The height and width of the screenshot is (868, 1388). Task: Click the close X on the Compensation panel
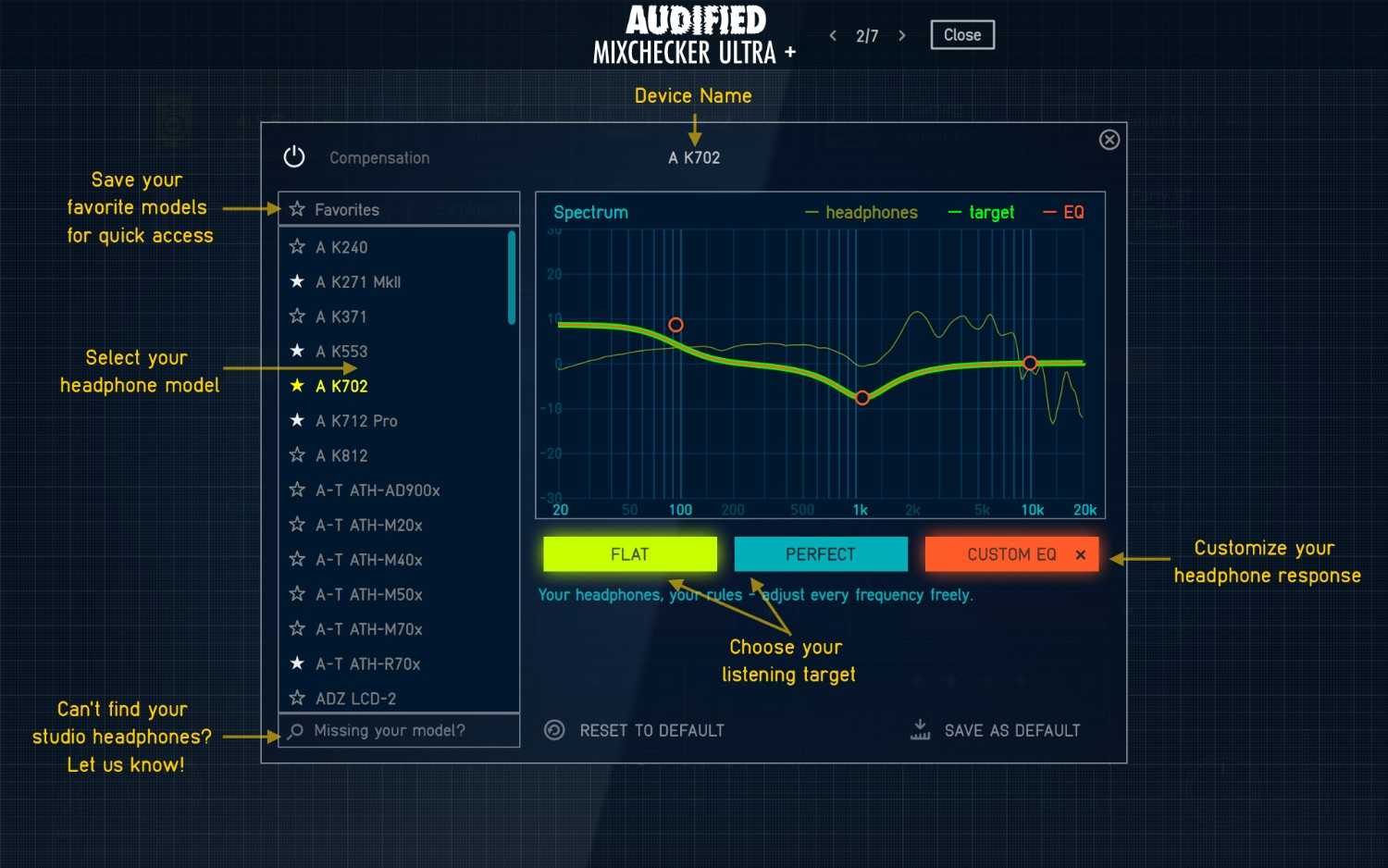[x=1109, y=140]
